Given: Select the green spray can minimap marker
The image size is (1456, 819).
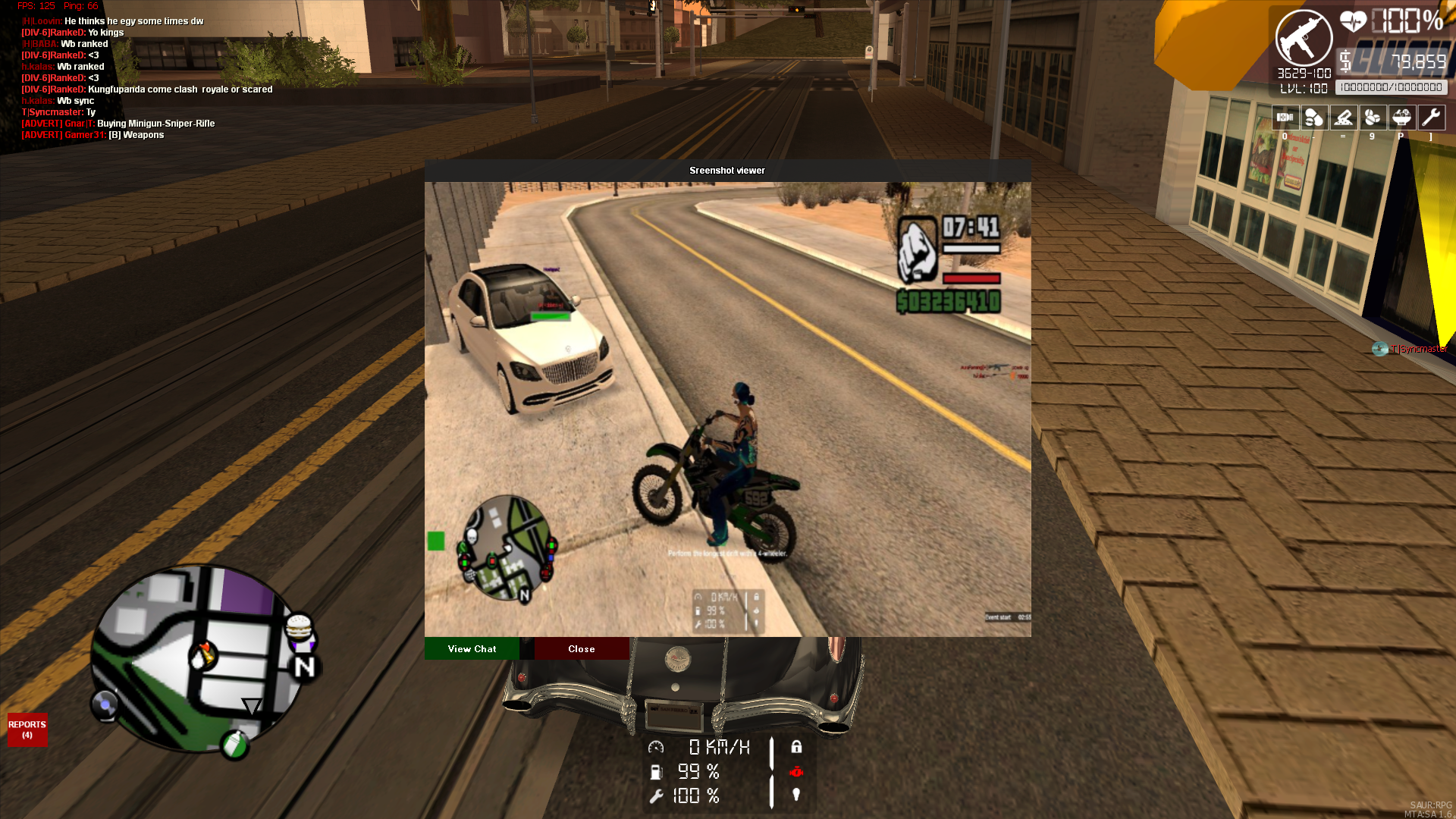Looking at the screenshot, I should (x=234, y=745).
